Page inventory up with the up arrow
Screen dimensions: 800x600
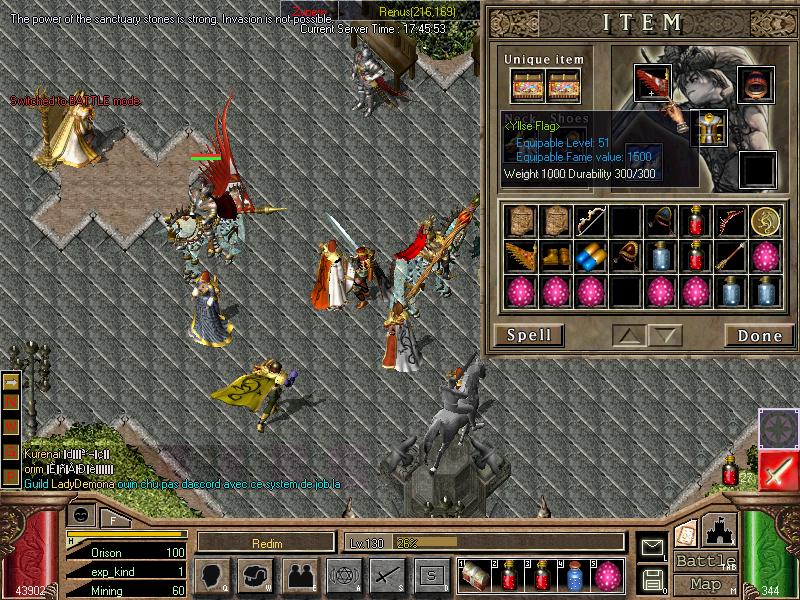pos(627,335)
